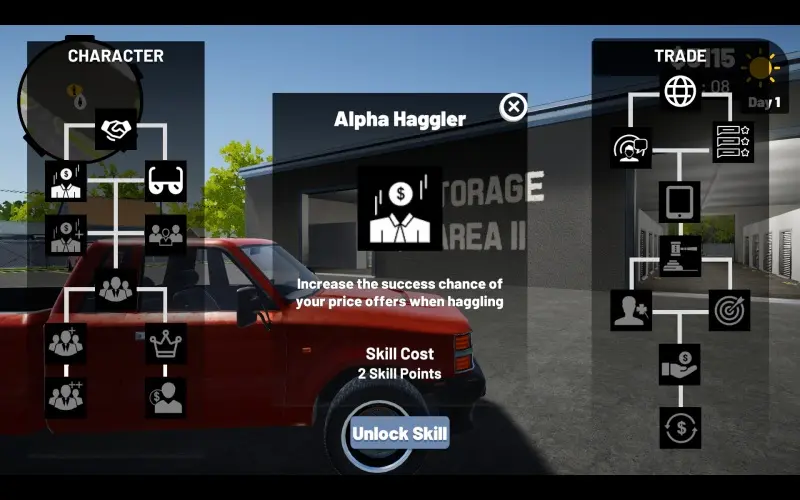
Task: Select the businessman with dollar skill
Action: [66, 182]
